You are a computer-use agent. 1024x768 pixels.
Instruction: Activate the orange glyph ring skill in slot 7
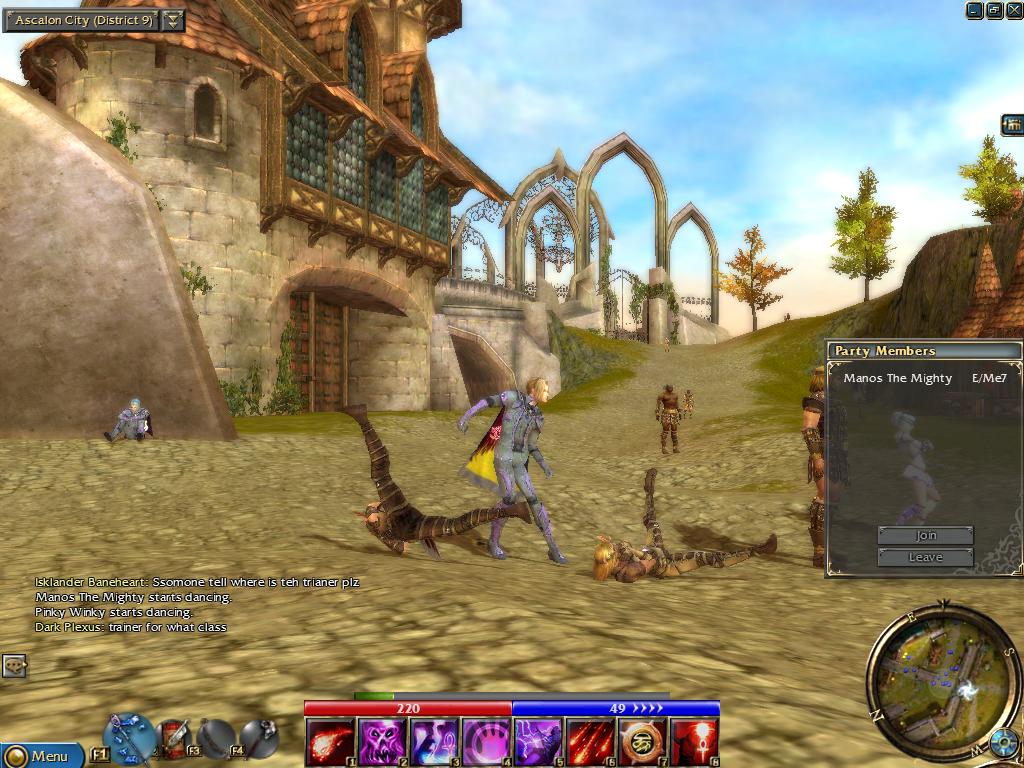pos(642,742)
